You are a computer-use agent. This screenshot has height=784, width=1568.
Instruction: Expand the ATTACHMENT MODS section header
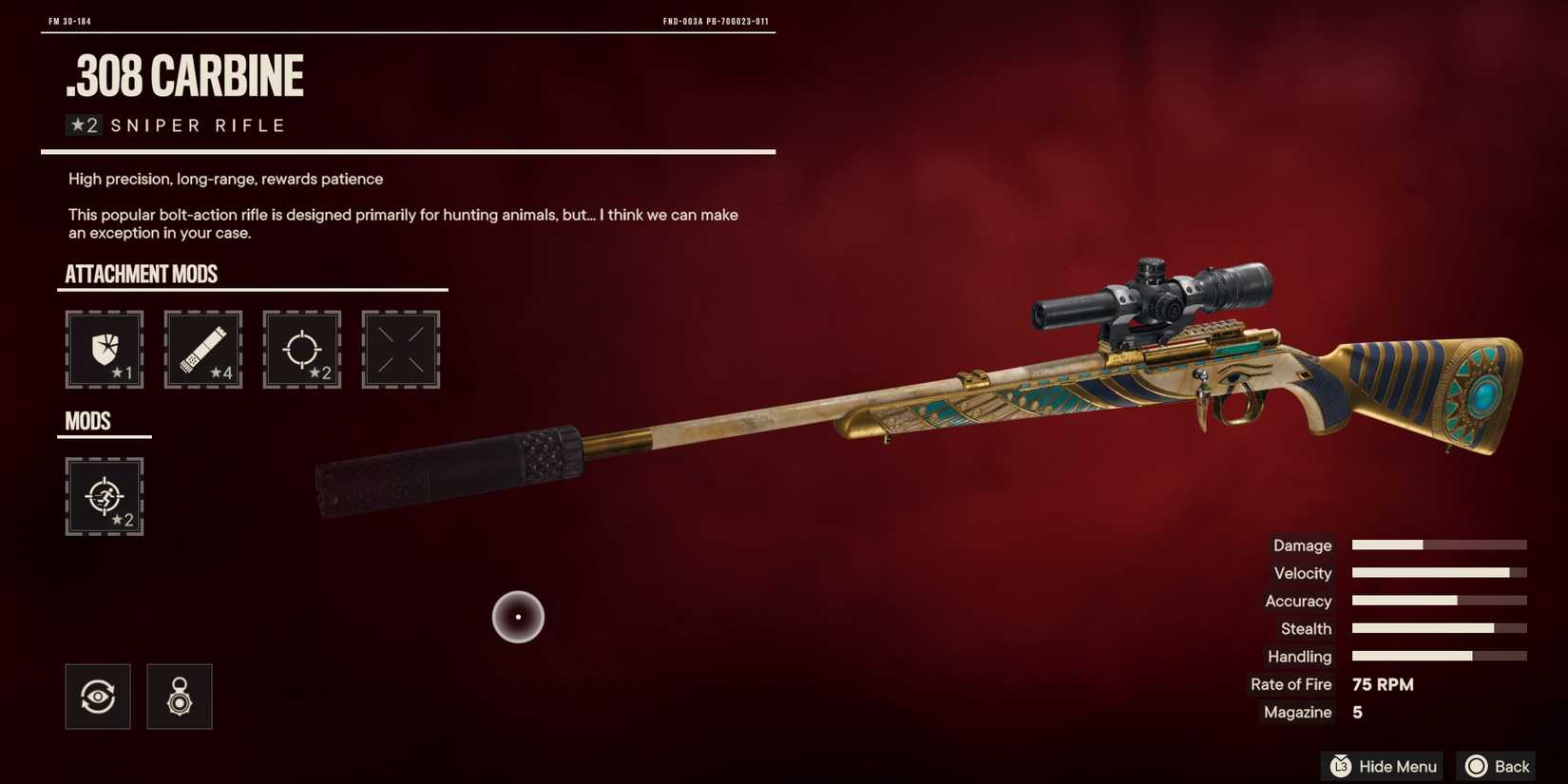tap(141, 275)
